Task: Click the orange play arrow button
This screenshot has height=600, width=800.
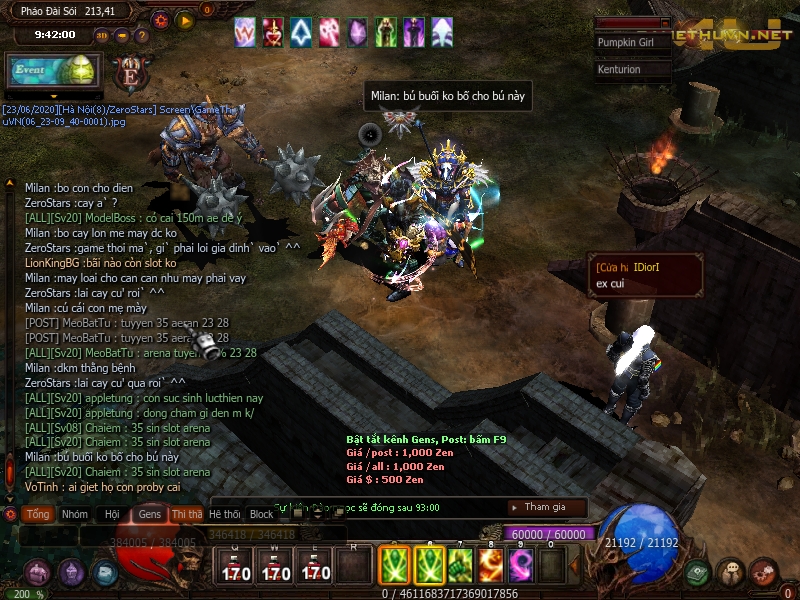Action: 184,19
